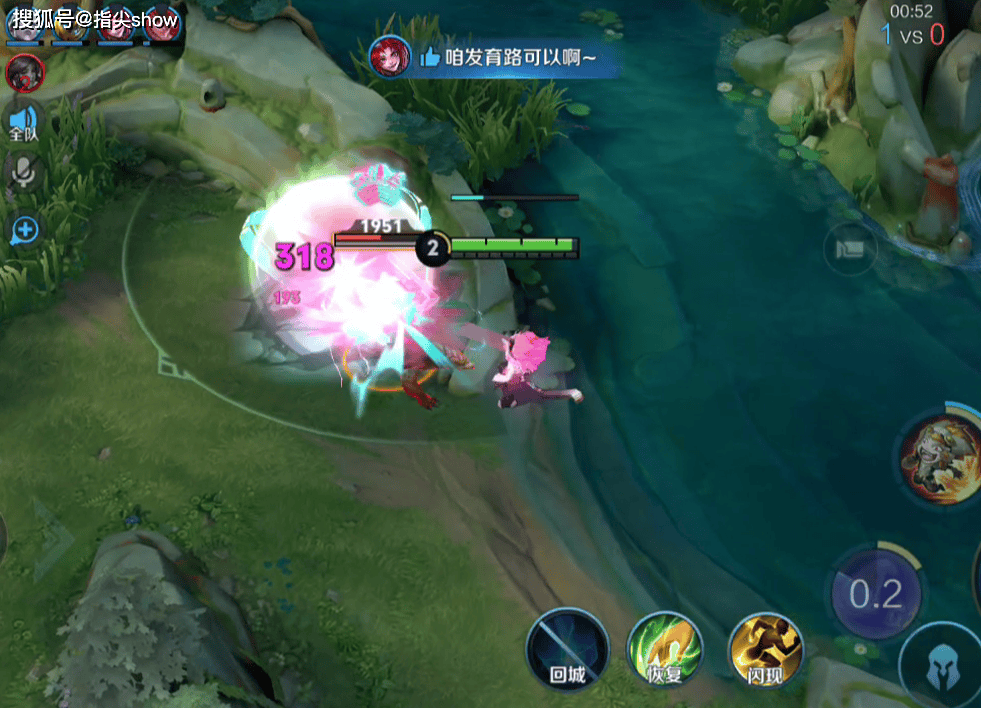
Task: Click the skill button showing 0.2 cooldown
Action: 876,594
